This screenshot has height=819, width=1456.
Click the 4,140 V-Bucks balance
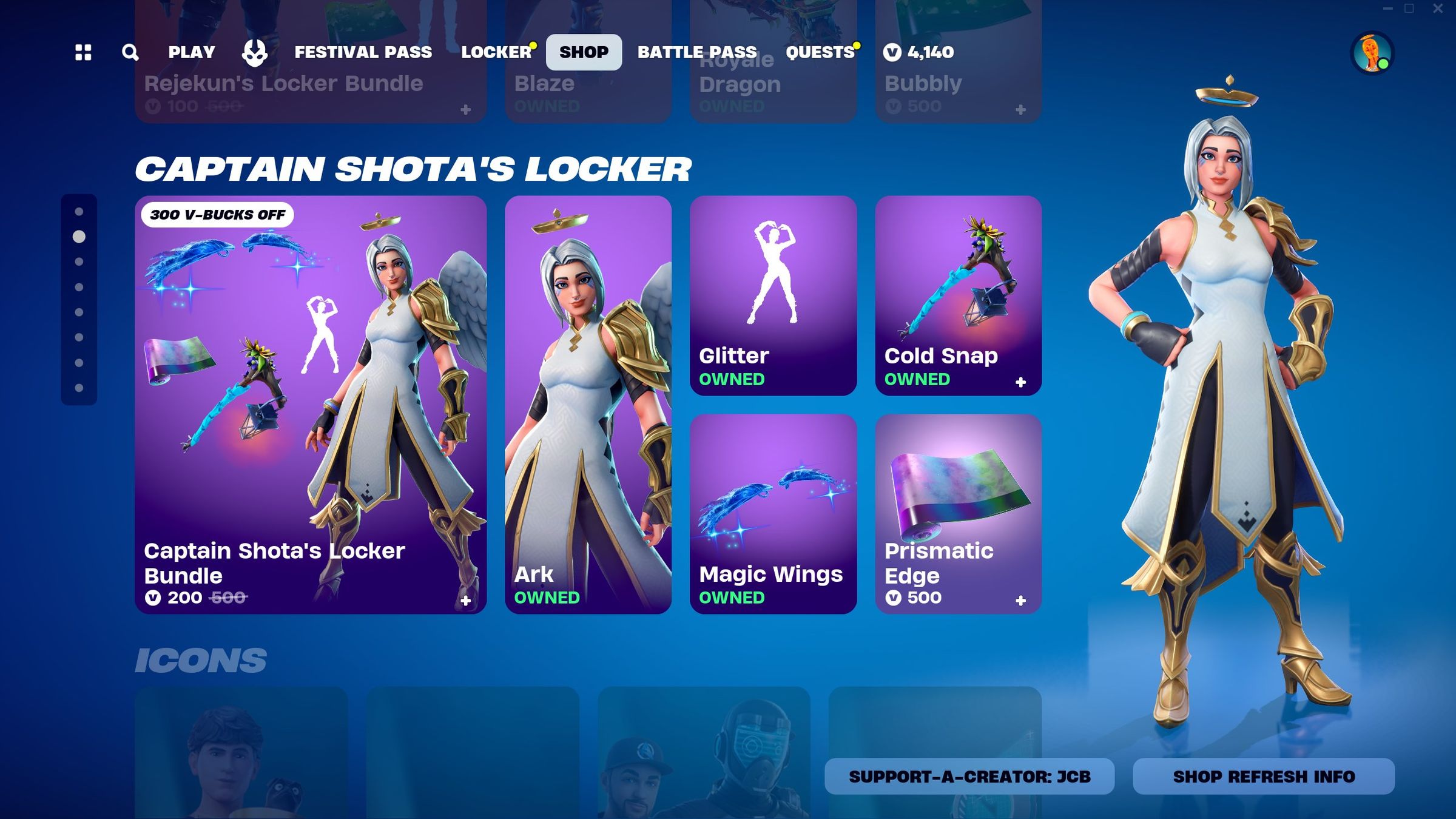919,52
